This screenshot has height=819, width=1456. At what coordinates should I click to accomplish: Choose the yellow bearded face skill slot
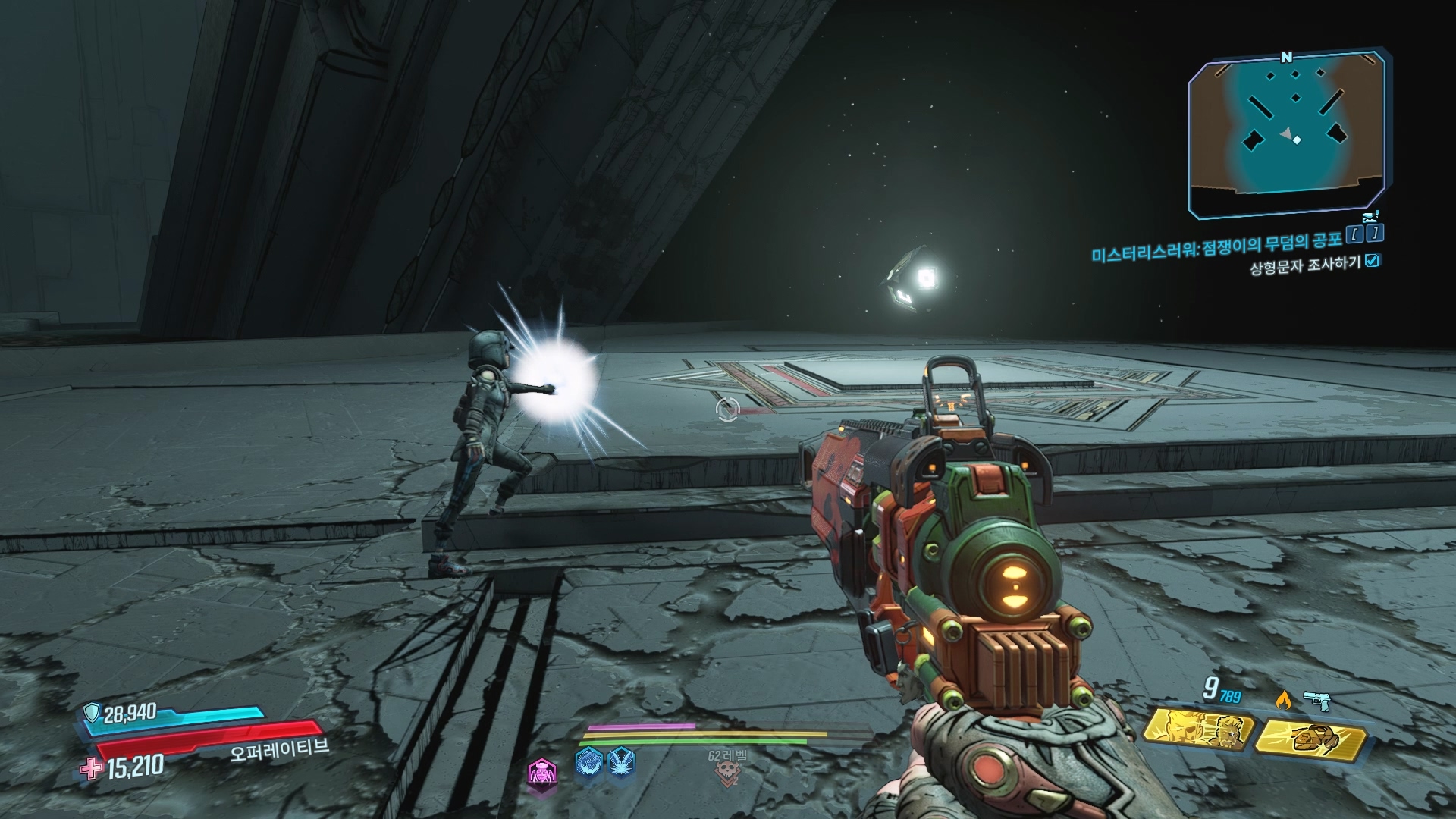pos(1197,730)
